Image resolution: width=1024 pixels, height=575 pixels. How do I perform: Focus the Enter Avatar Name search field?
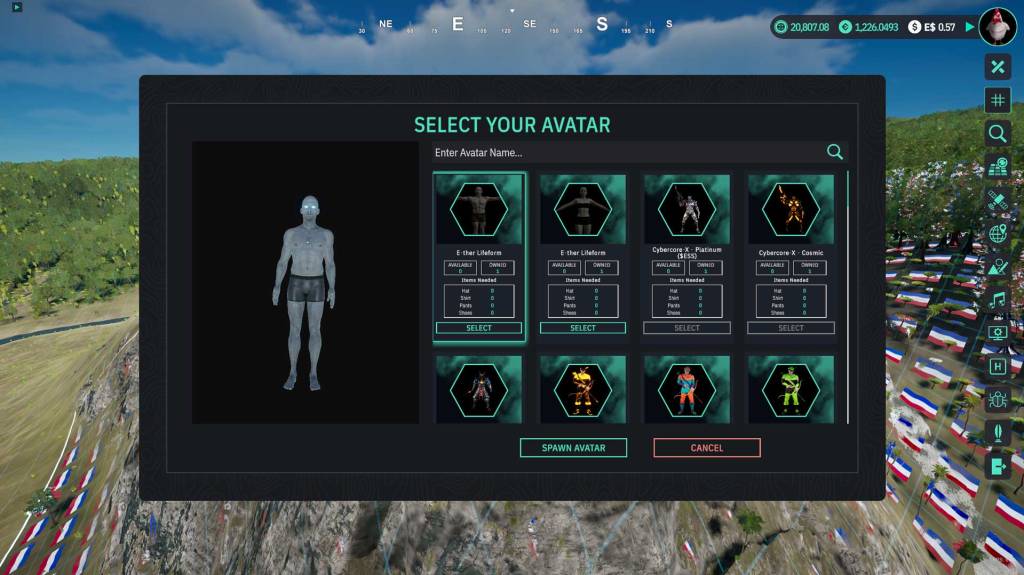[625, 153]
